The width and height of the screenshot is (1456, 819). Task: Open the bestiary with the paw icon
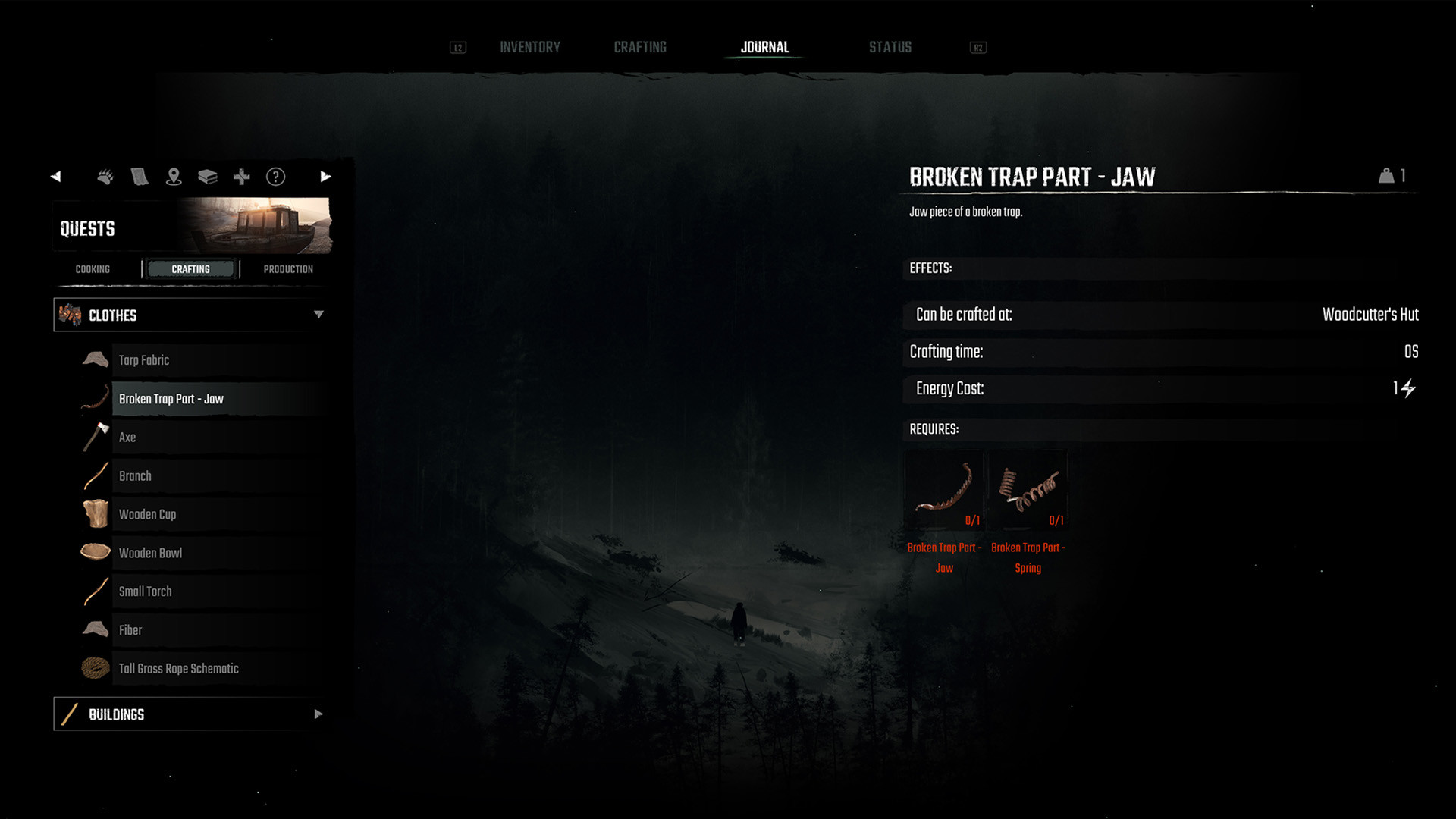point(105,177)
